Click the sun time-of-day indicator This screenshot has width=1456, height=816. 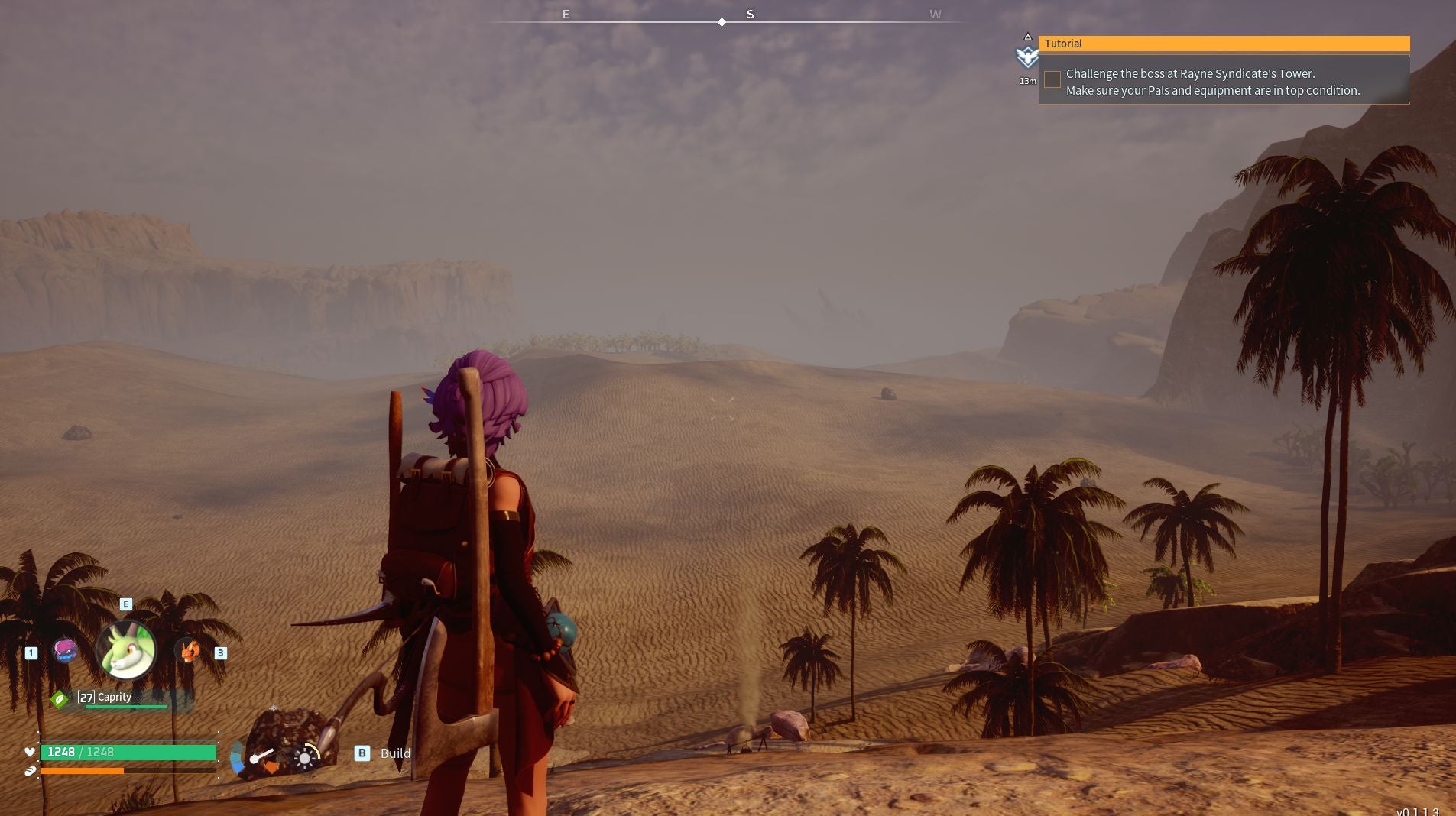305,757
